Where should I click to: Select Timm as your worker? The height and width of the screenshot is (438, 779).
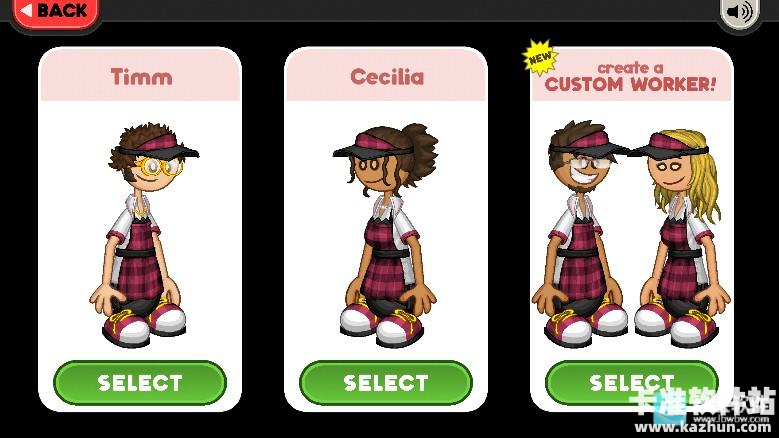pyautogui.click(x=140, y=382)
